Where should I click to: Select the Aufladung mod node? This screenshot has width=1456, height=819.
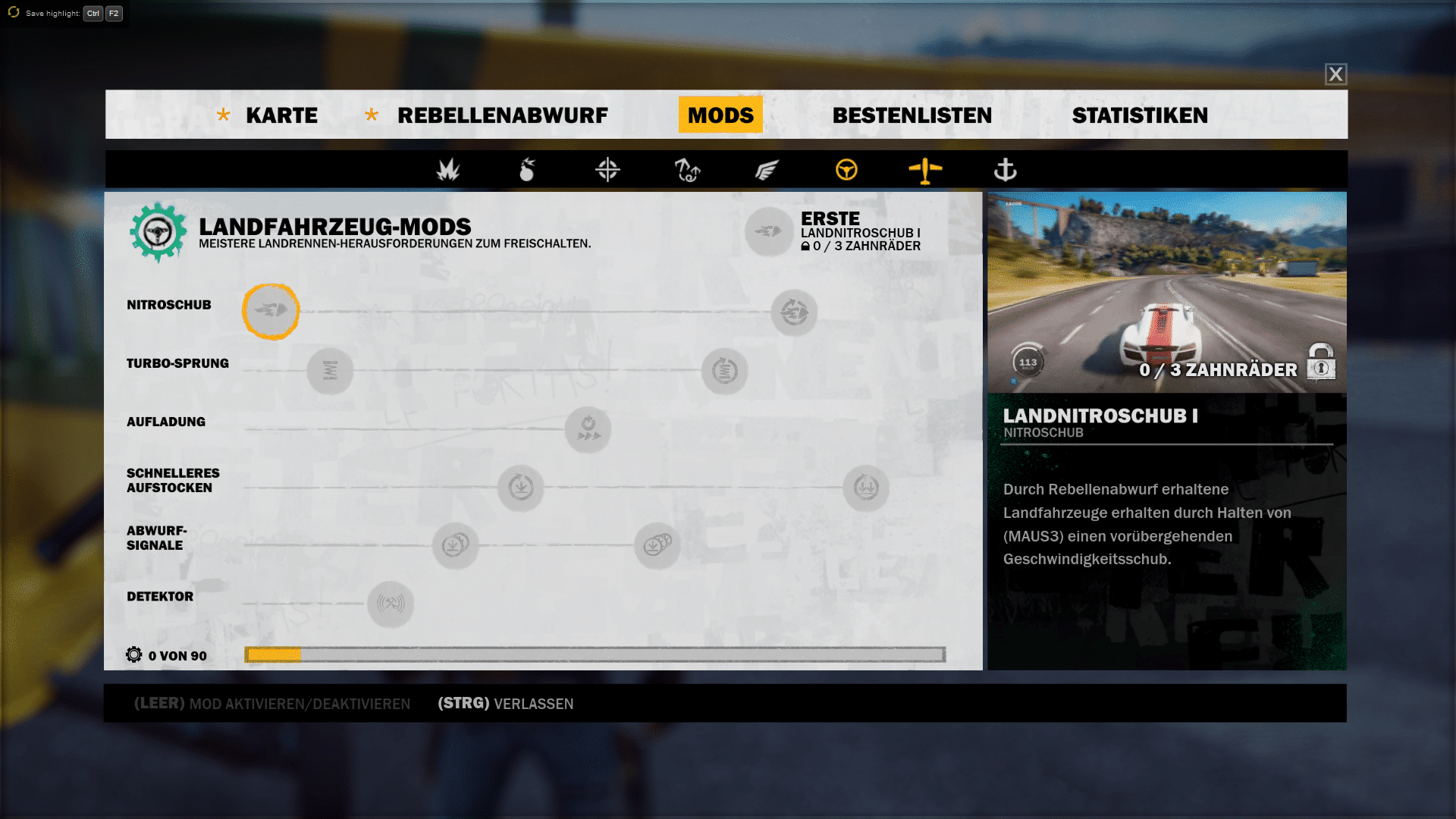pos(588,429)
